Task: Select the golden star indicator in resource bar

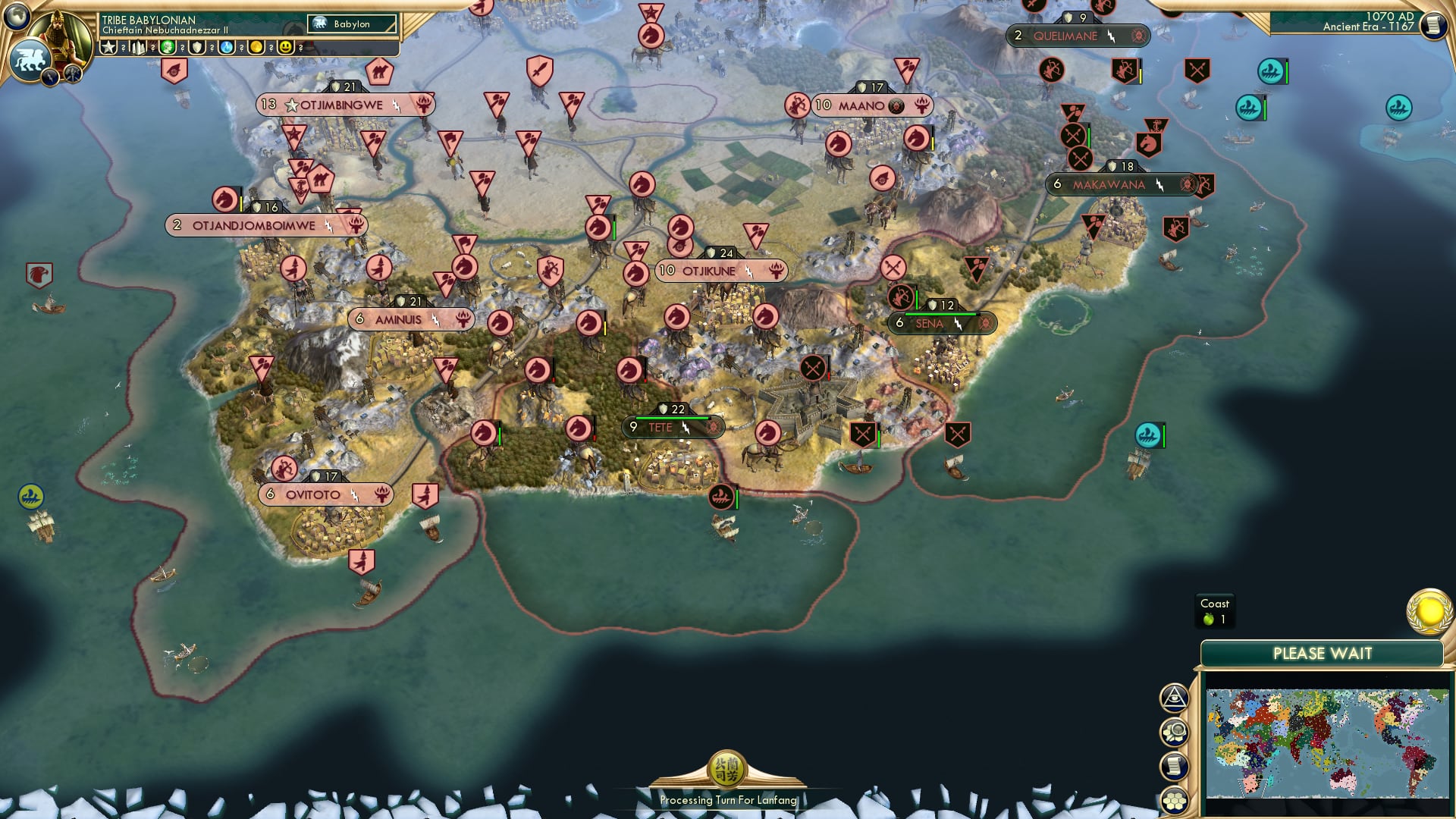Action: 109,47
